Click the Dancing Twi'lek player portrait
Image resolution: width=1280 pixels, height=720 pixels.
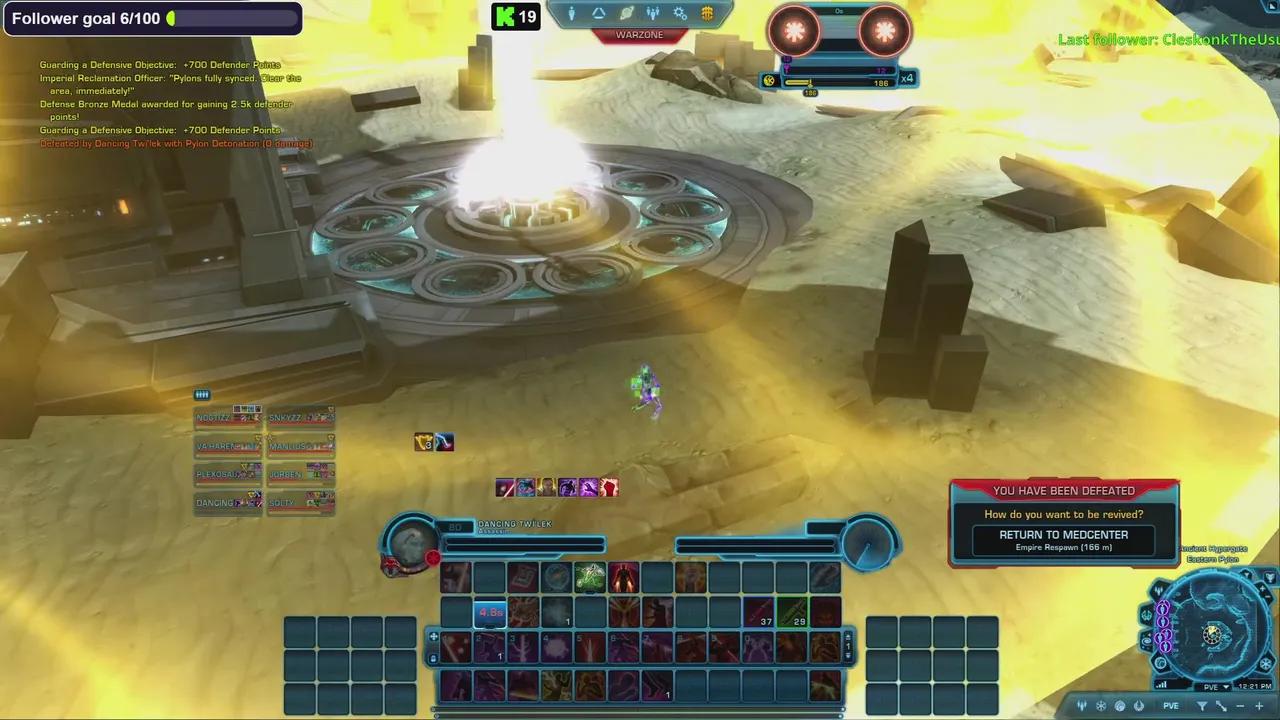click(412, 543)
